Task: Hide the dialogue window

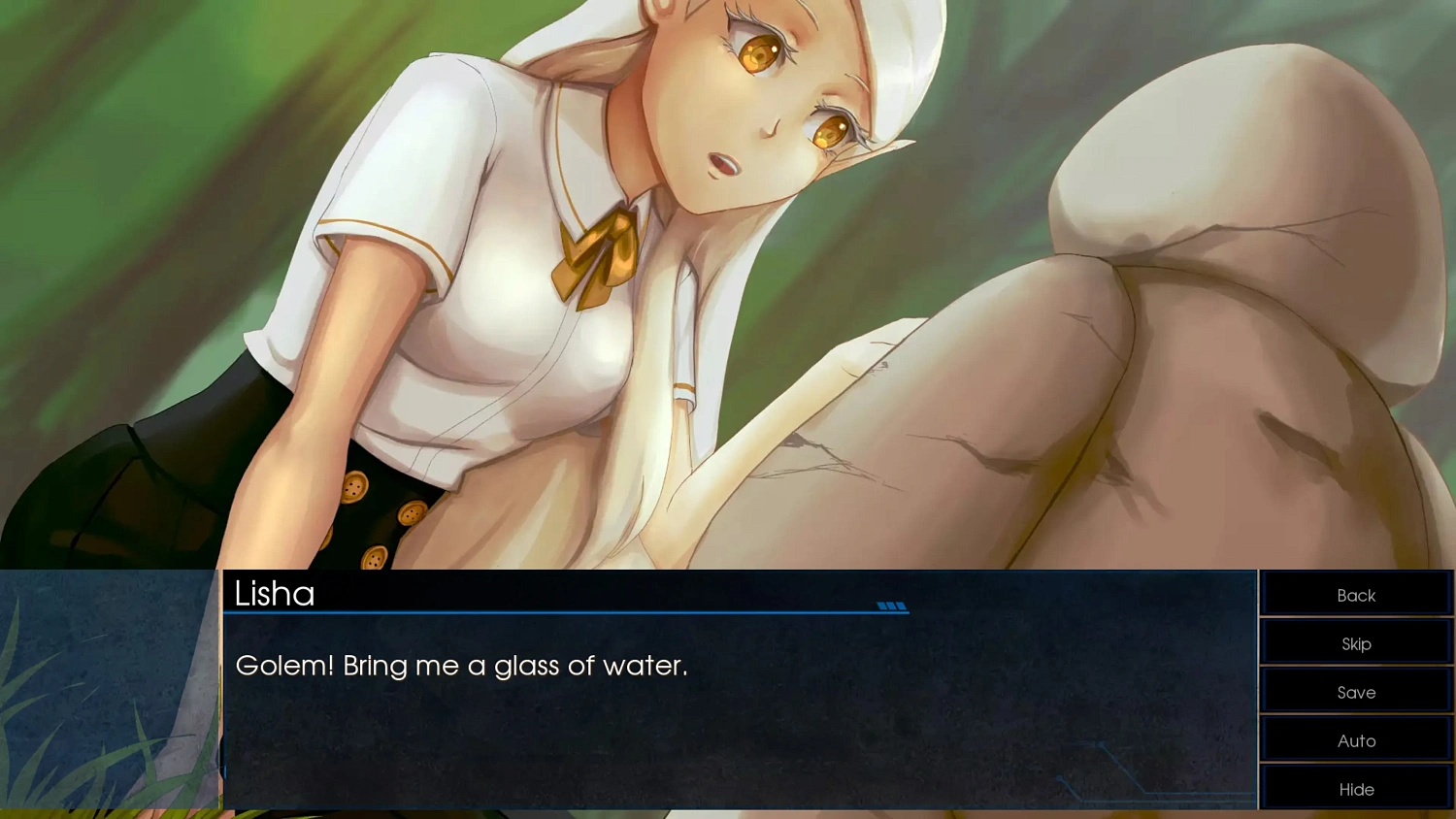Action: [1355, 788]
